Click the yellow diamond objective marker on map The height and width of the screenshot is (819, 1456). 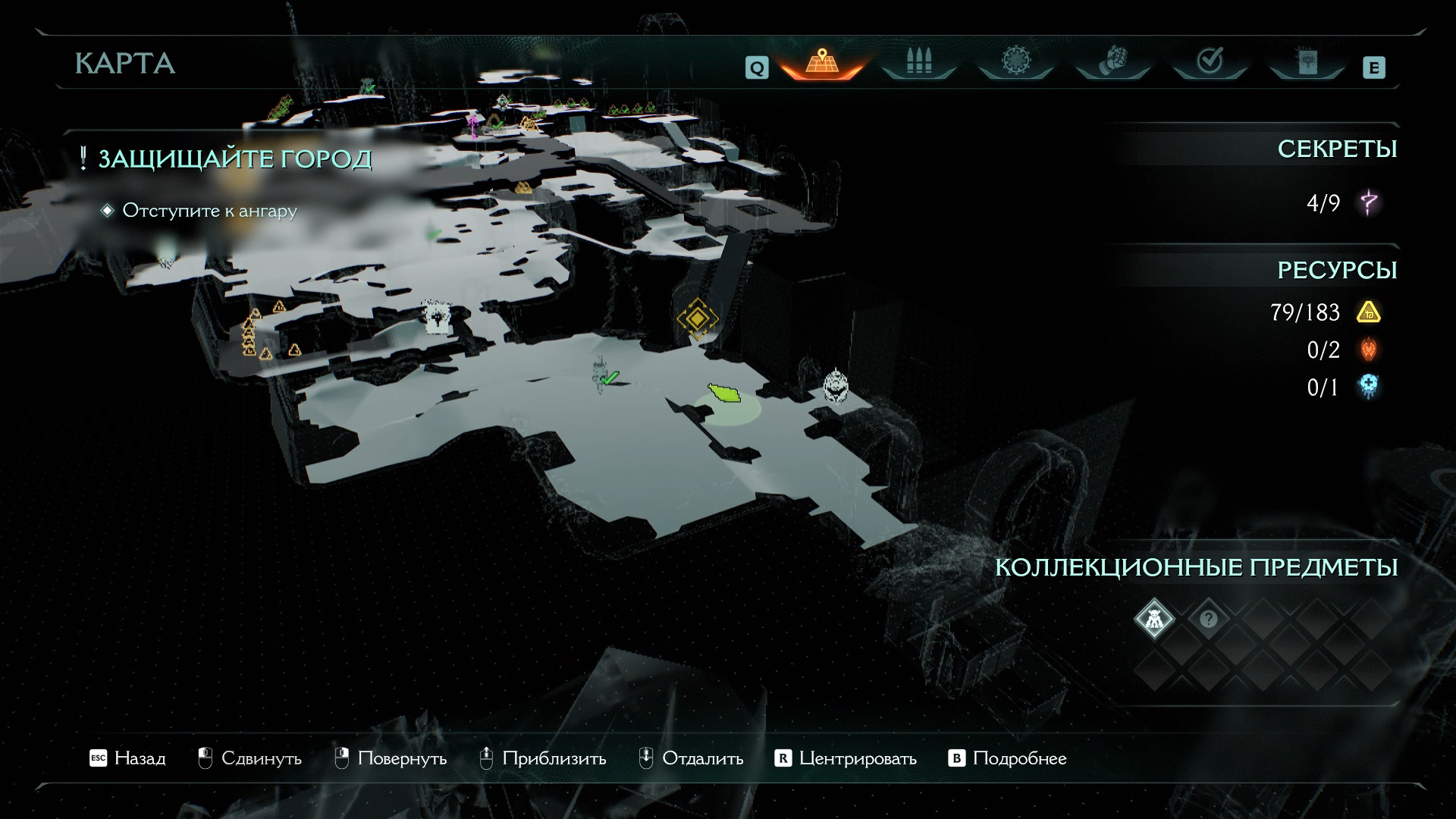696,318
